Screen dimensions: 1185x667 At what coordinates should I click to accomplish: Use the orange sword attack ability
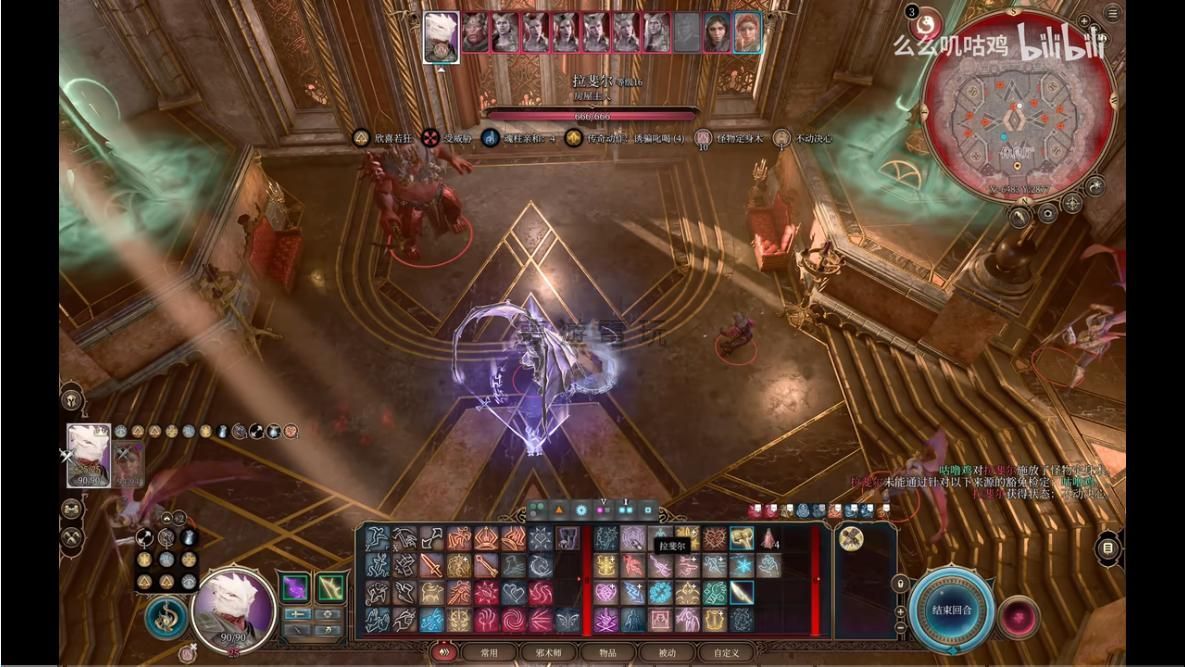click(431, 566)
